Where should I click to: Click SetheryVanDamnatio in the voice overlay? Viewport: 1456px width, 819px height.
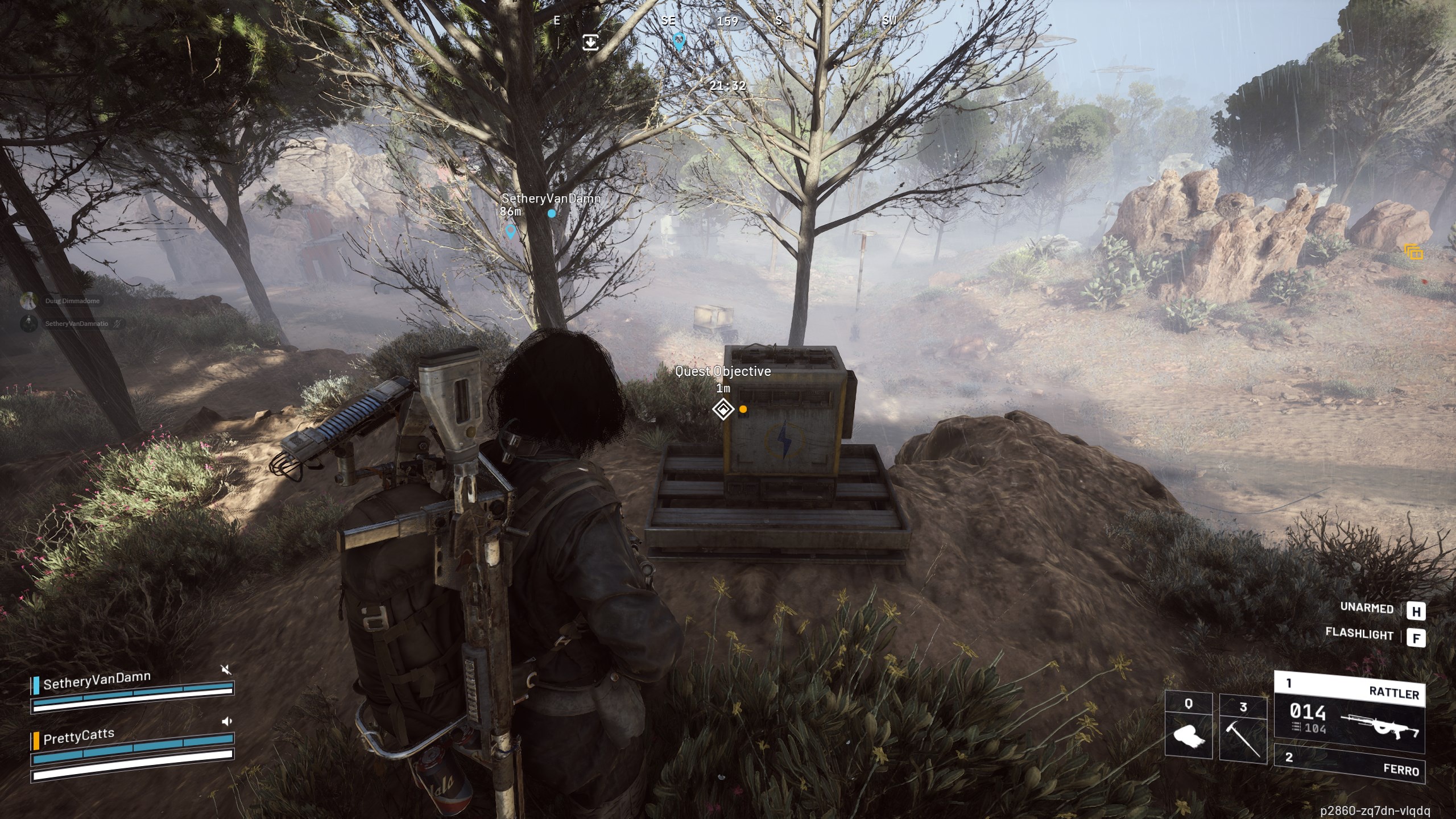tap(77, 324)
